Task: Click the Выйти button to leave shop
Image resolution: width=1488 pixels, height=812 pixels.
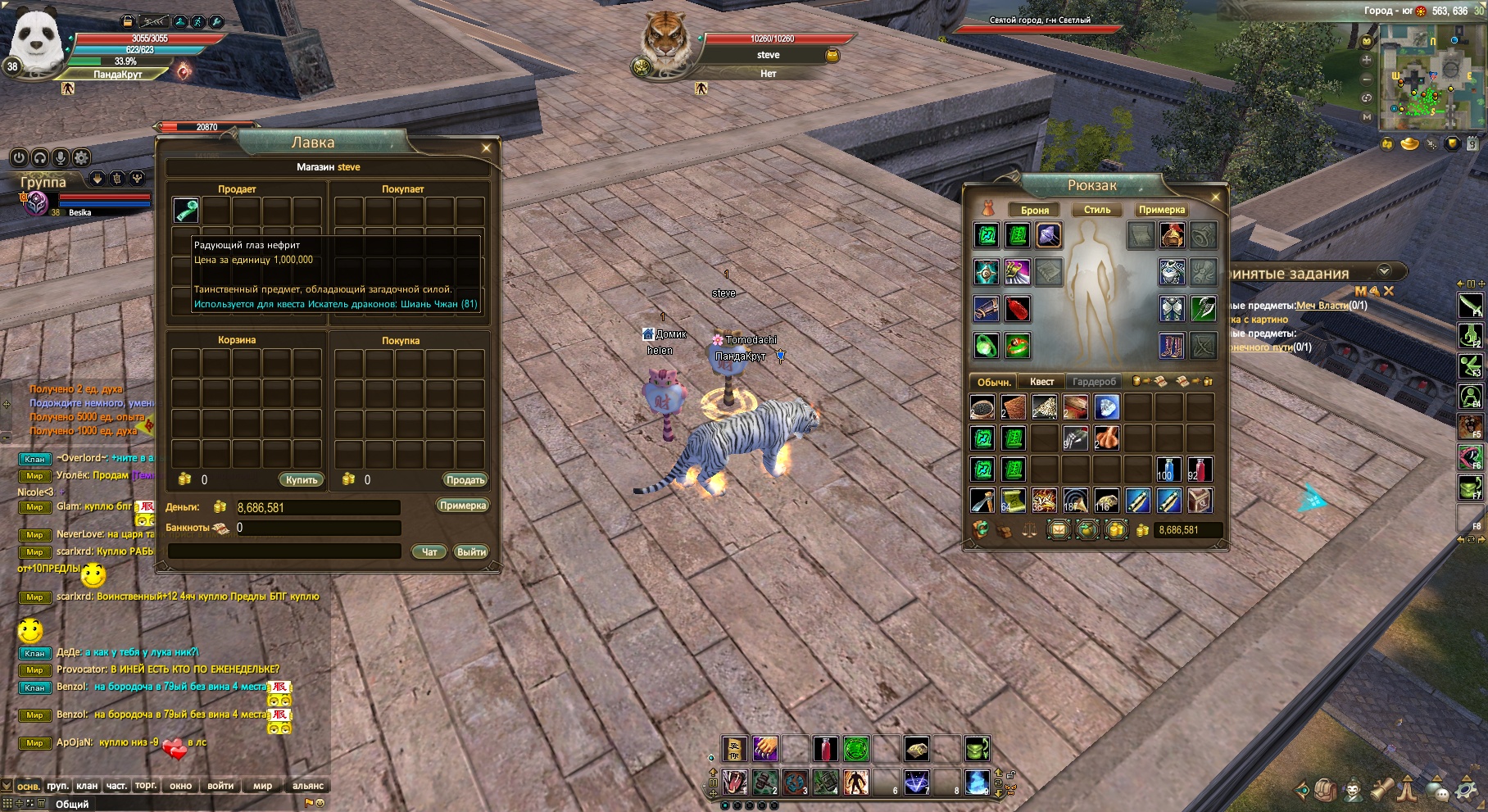Action: [471, 552]
